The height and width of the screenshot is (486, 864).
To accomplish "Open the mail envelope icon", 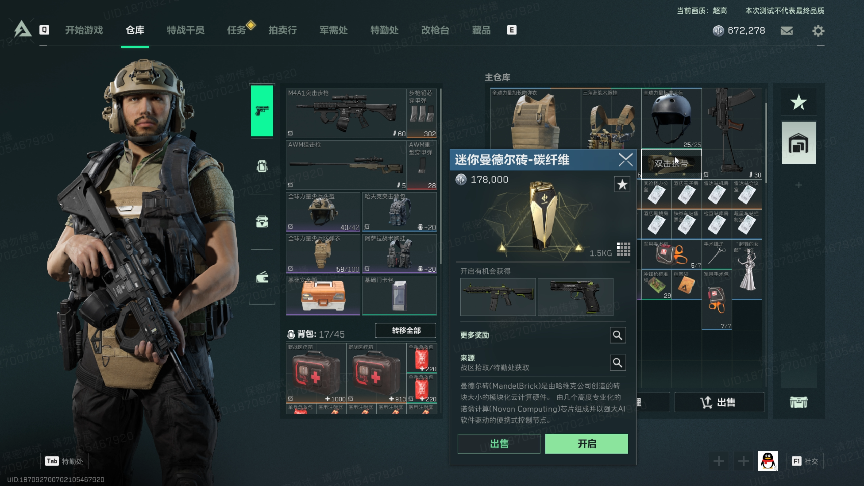I will click(x=787, y=31).
